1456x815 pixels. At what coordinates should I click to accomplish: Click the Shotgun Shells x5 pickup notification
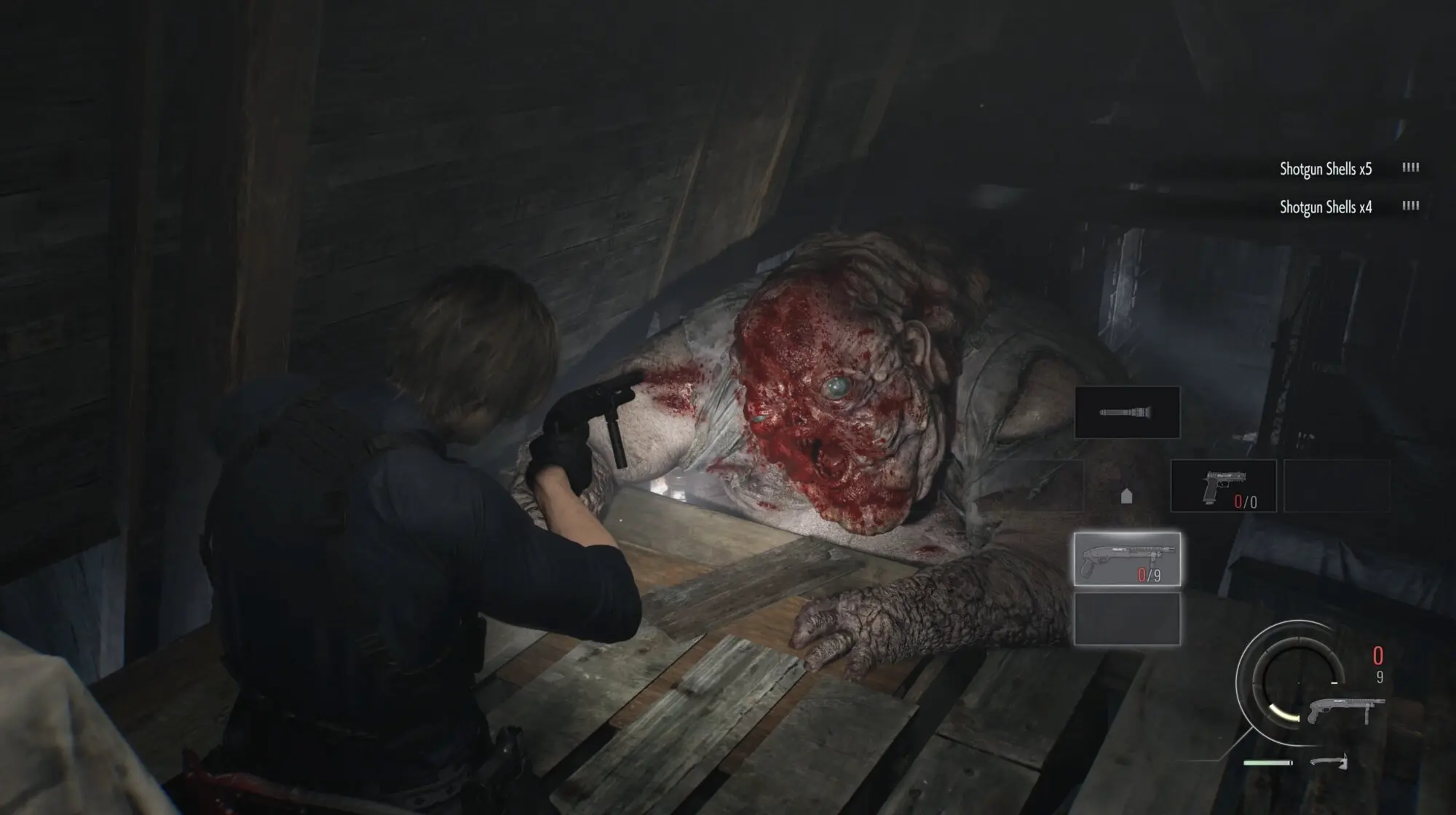pyautogui.click(x=1326, y=169)
